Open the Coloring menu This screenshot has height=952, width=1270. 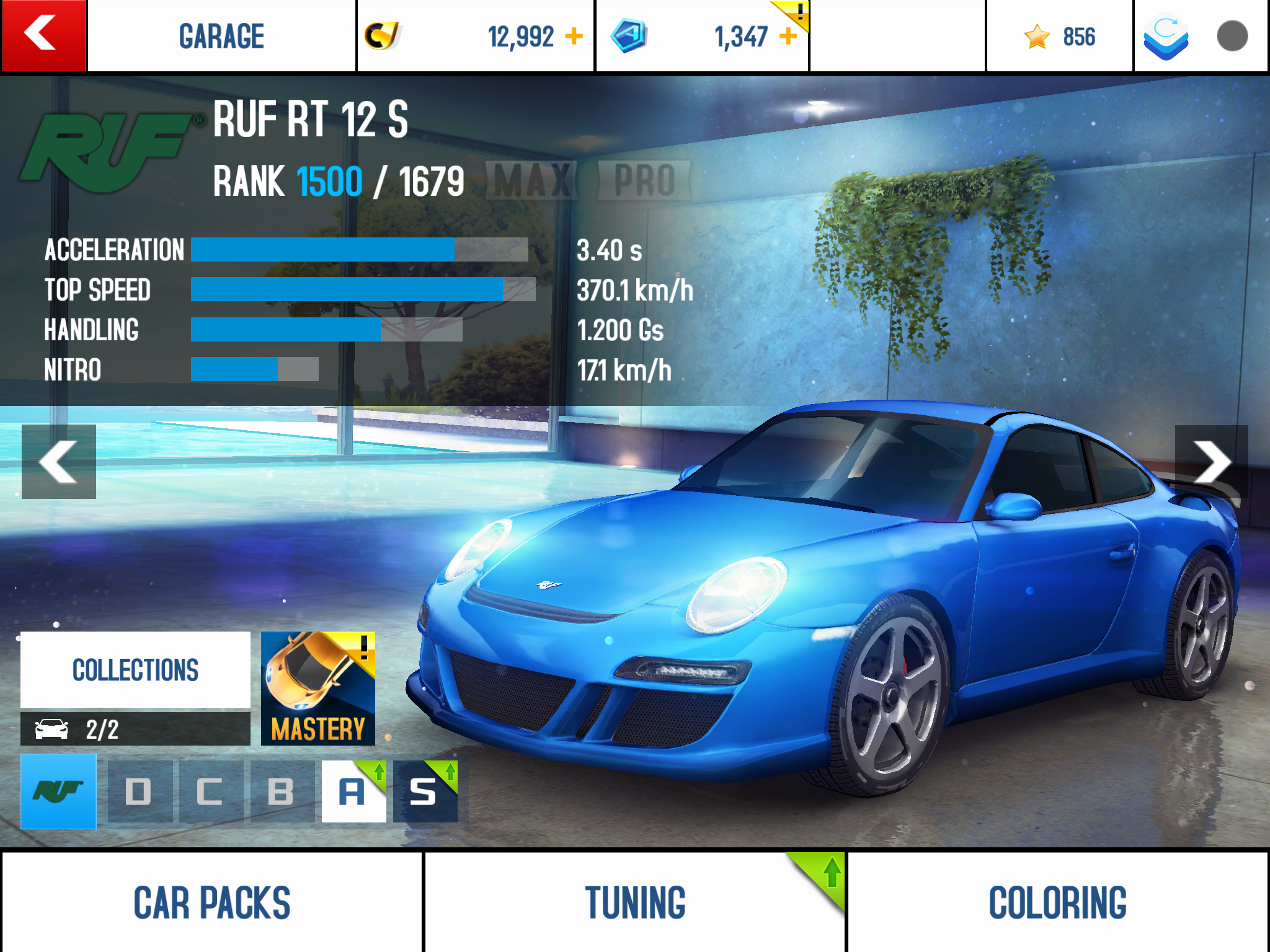[1057, 902]
